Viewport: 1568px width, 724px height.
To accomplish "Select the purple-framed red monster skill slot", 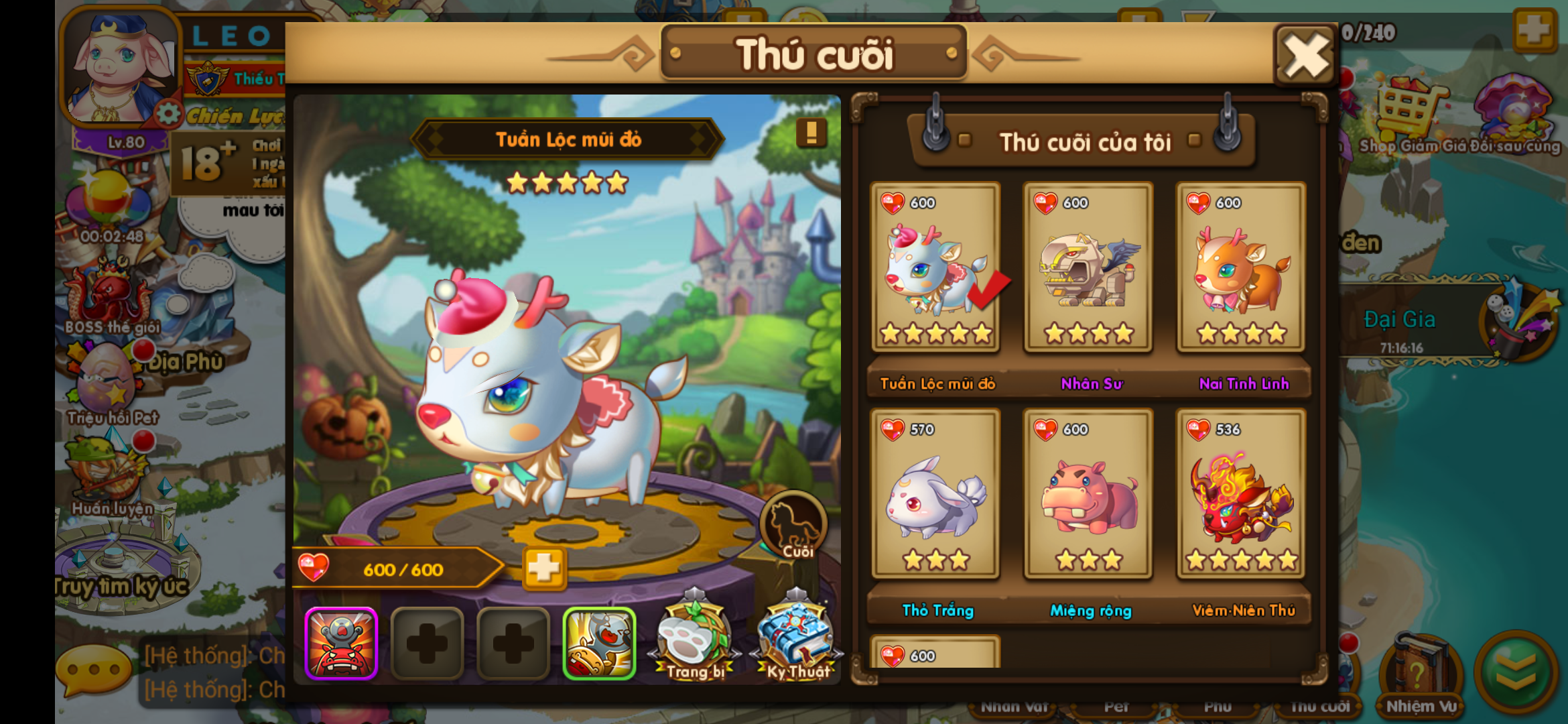I will [x=342, y=644].
